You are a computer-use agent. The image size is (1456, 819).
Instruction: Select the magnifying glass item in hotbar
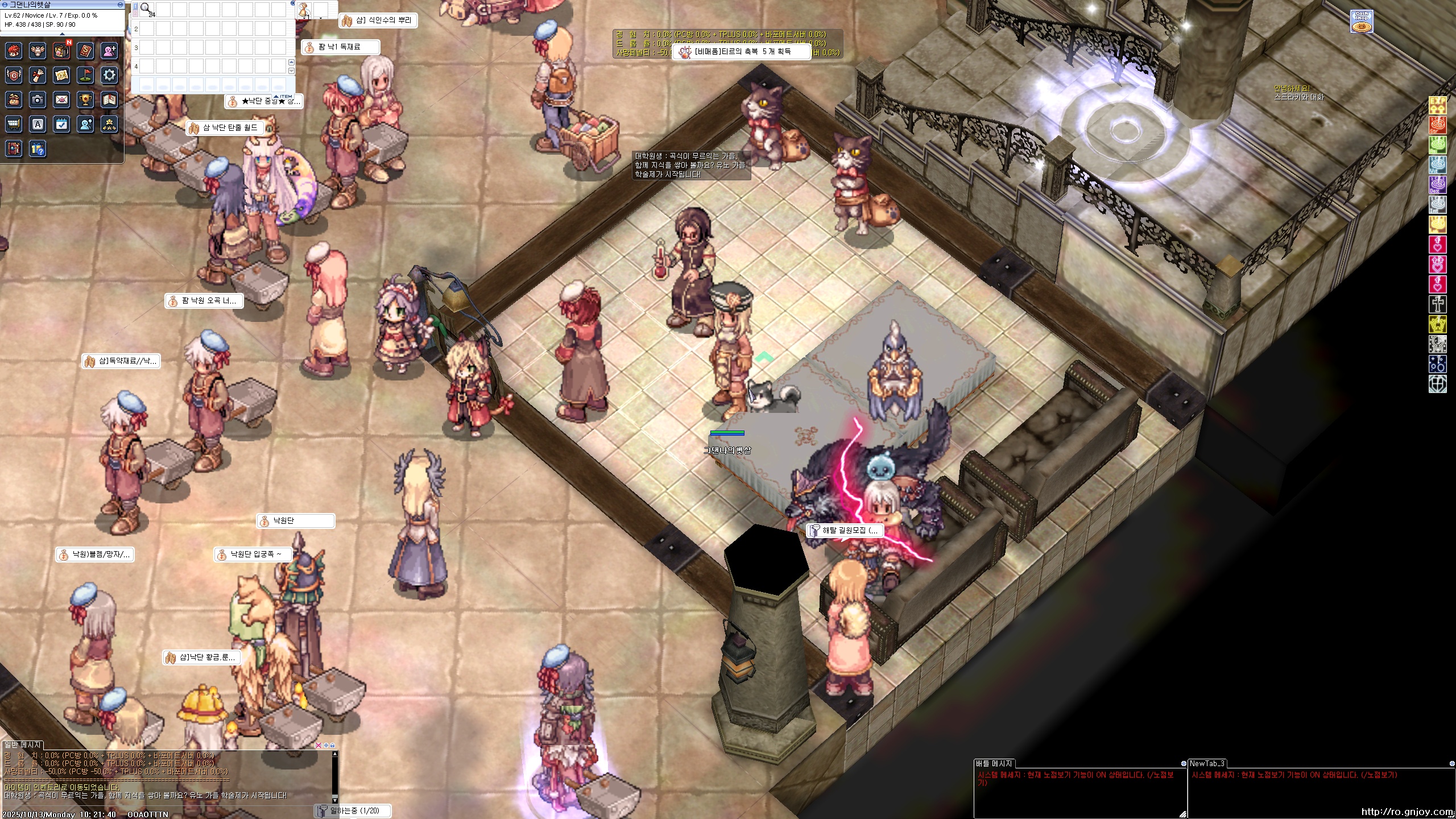tap(146, 9)
